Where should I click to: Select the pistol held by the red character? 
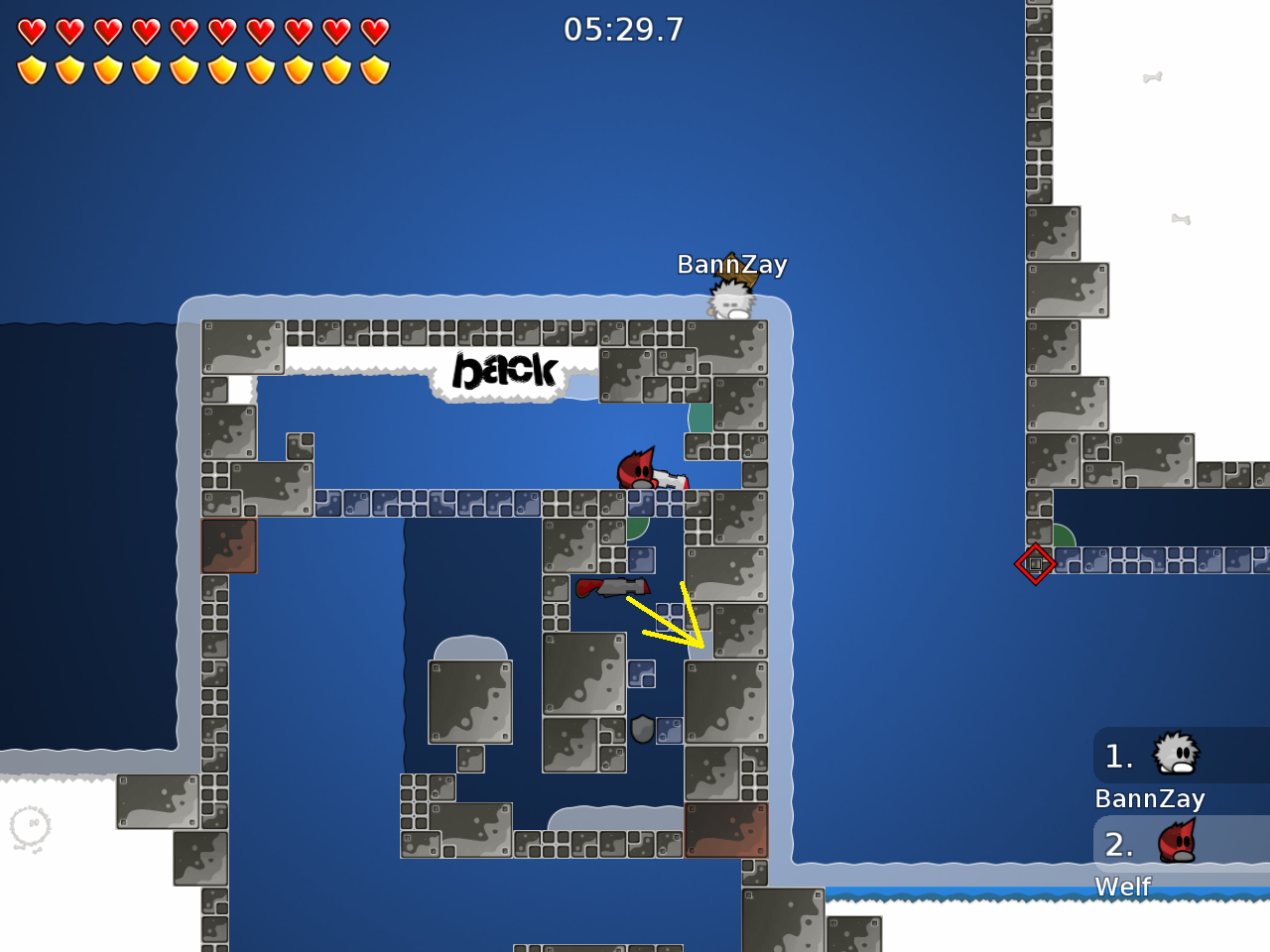click(x=676, y=481)
